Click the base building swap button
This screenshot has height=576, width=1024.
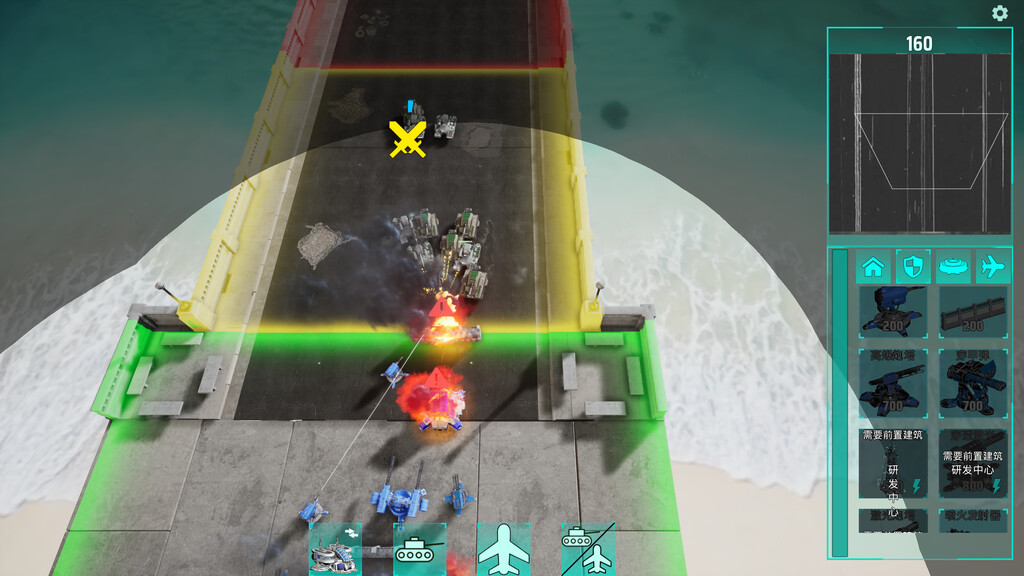[x=335, y=550]
